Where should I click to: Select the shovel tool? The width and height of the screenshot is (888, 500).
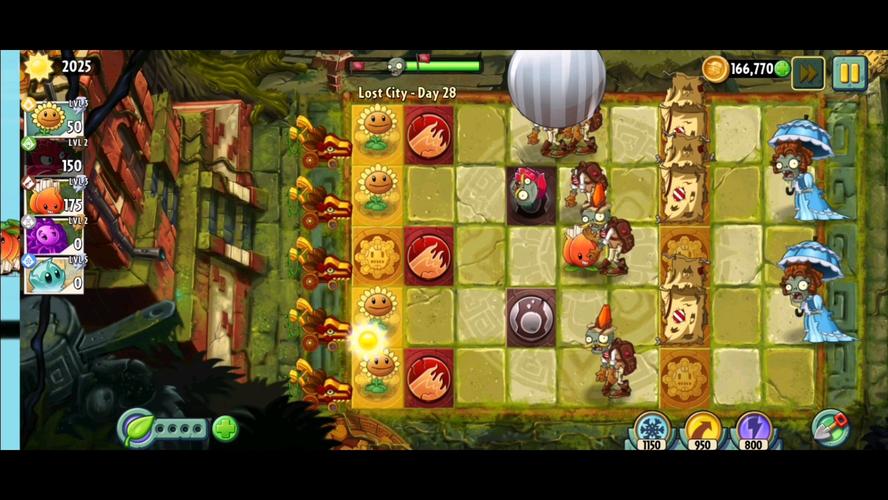(x=830, y=427)
